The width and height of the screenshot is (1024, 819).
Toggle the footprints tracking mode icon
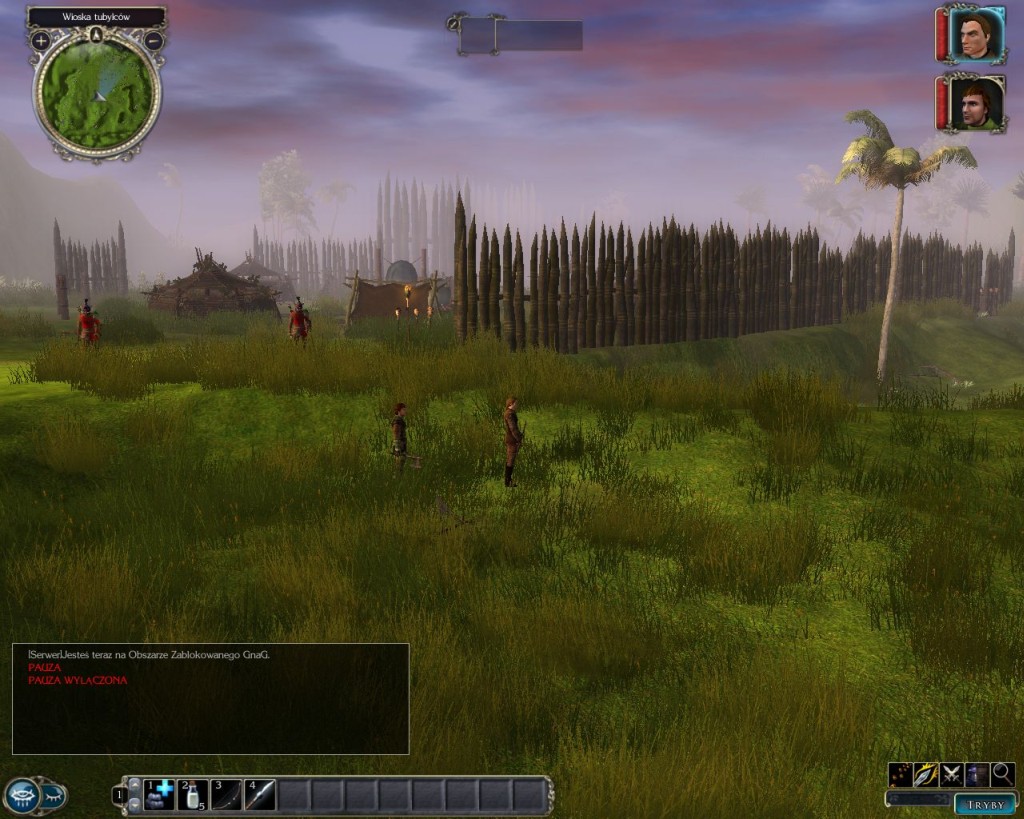click(x=900, y=774)
